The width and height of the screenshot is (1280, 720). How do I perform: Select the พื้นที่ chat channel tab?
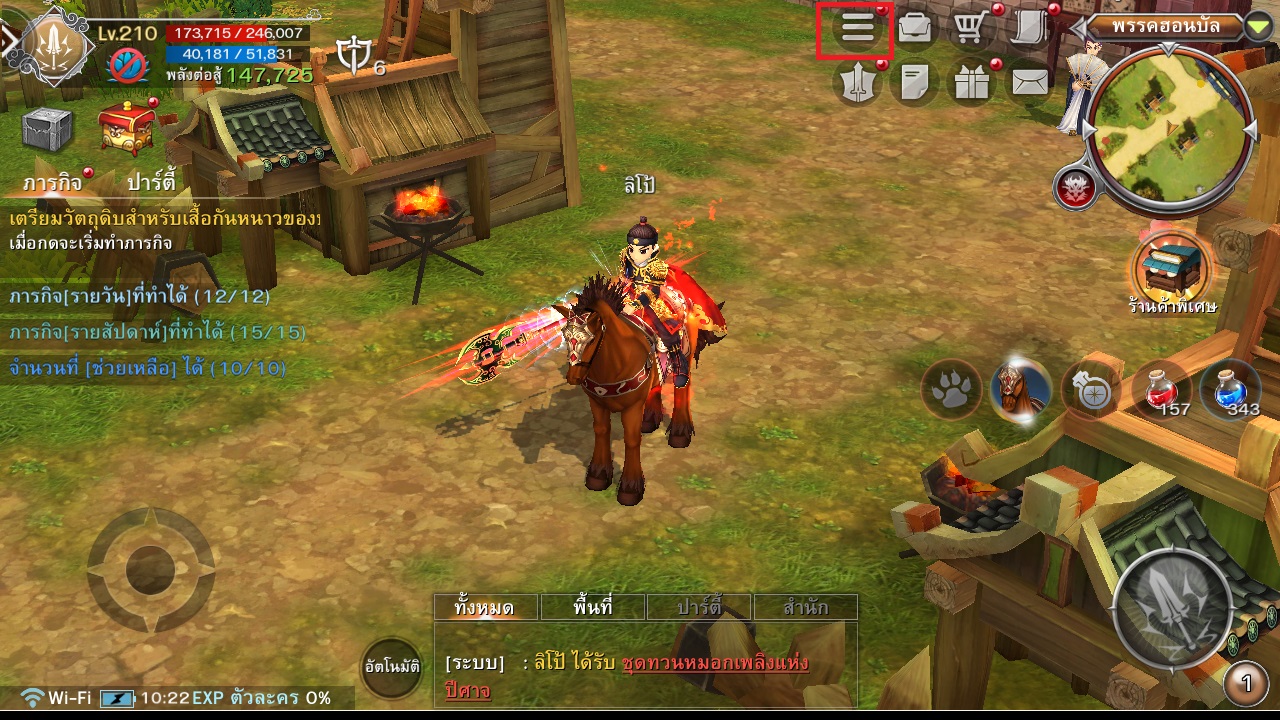point(593,607)
